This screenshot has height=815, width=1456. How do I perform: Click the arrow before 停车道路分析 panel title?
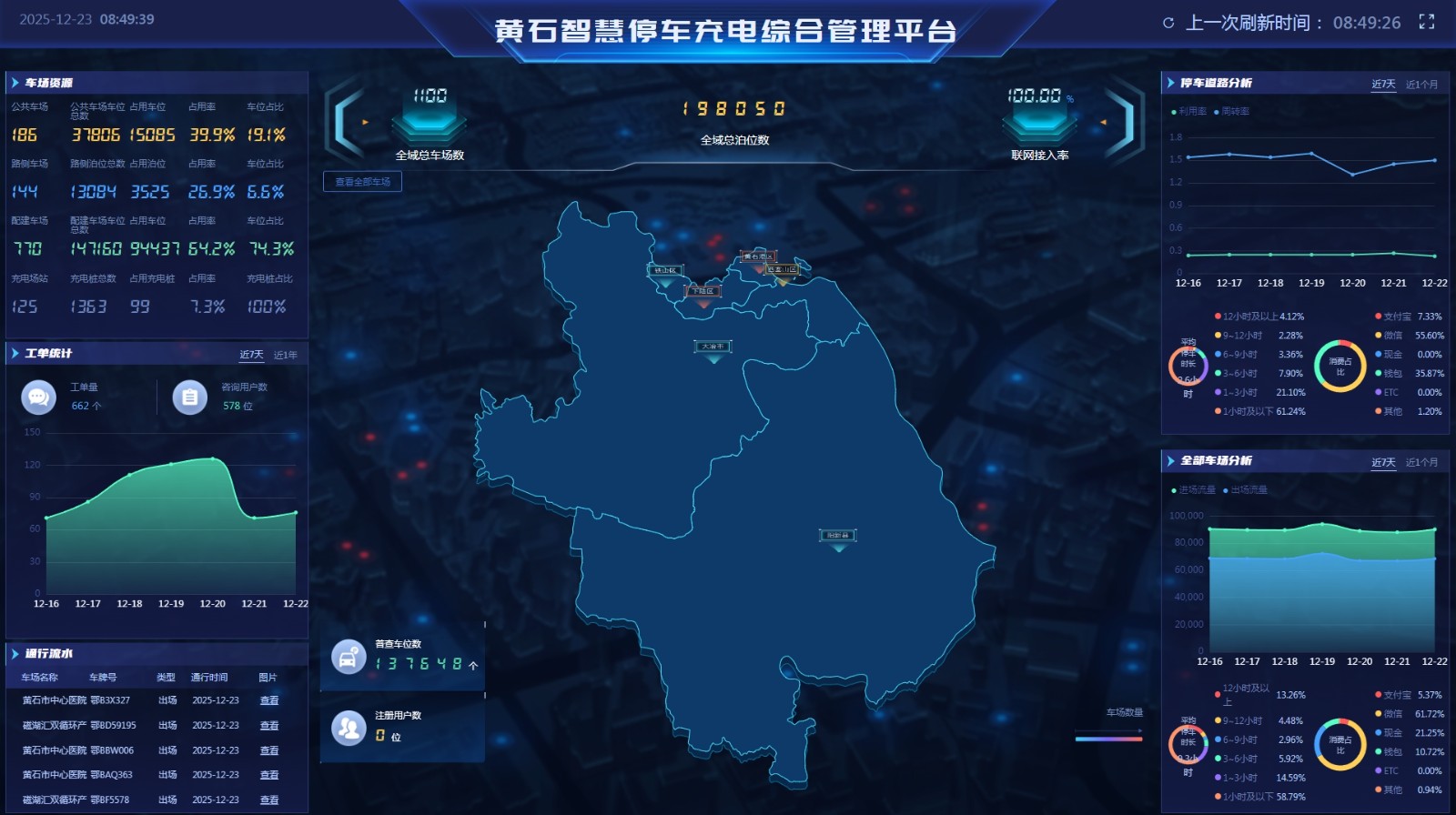pyautogui.click(x=1172, y=82)
